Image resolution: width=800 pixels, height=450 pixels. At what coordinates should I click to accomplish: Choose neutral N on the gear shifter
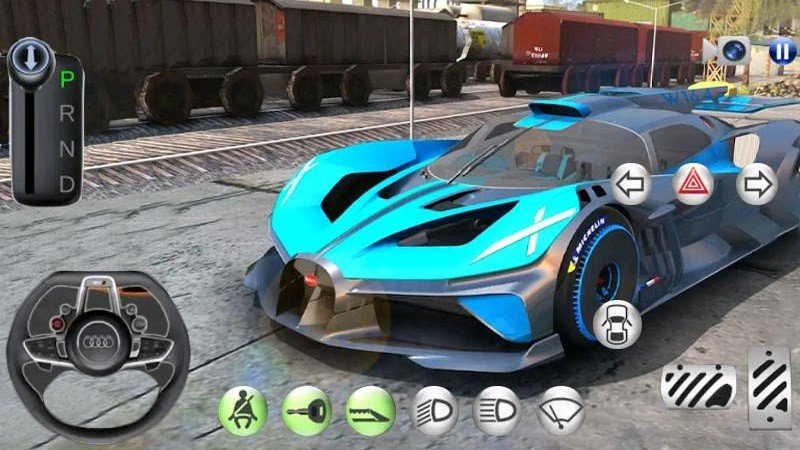(67, 148)
